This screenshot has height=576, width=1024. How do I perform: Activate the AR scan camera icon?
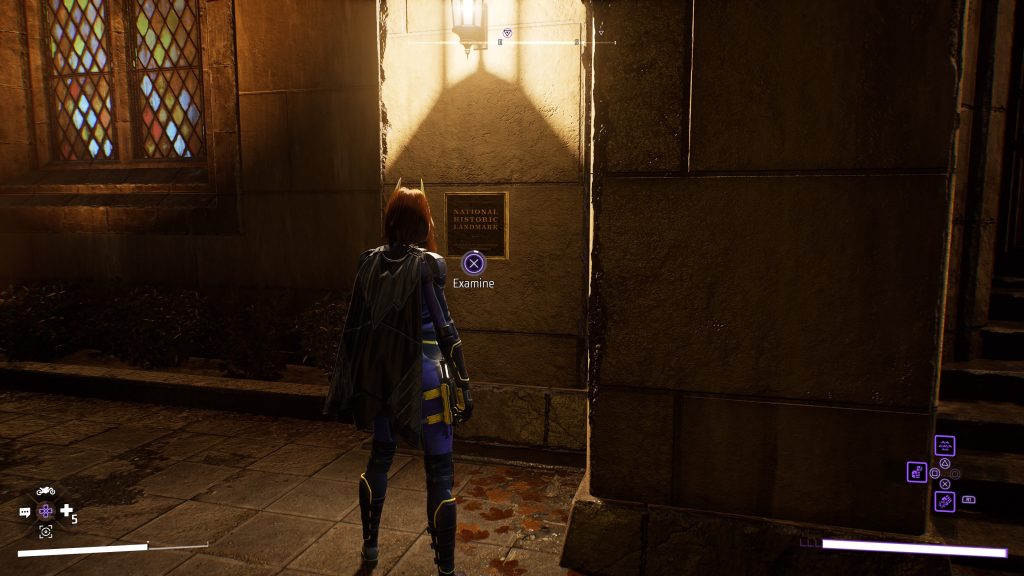pos(45,532)
